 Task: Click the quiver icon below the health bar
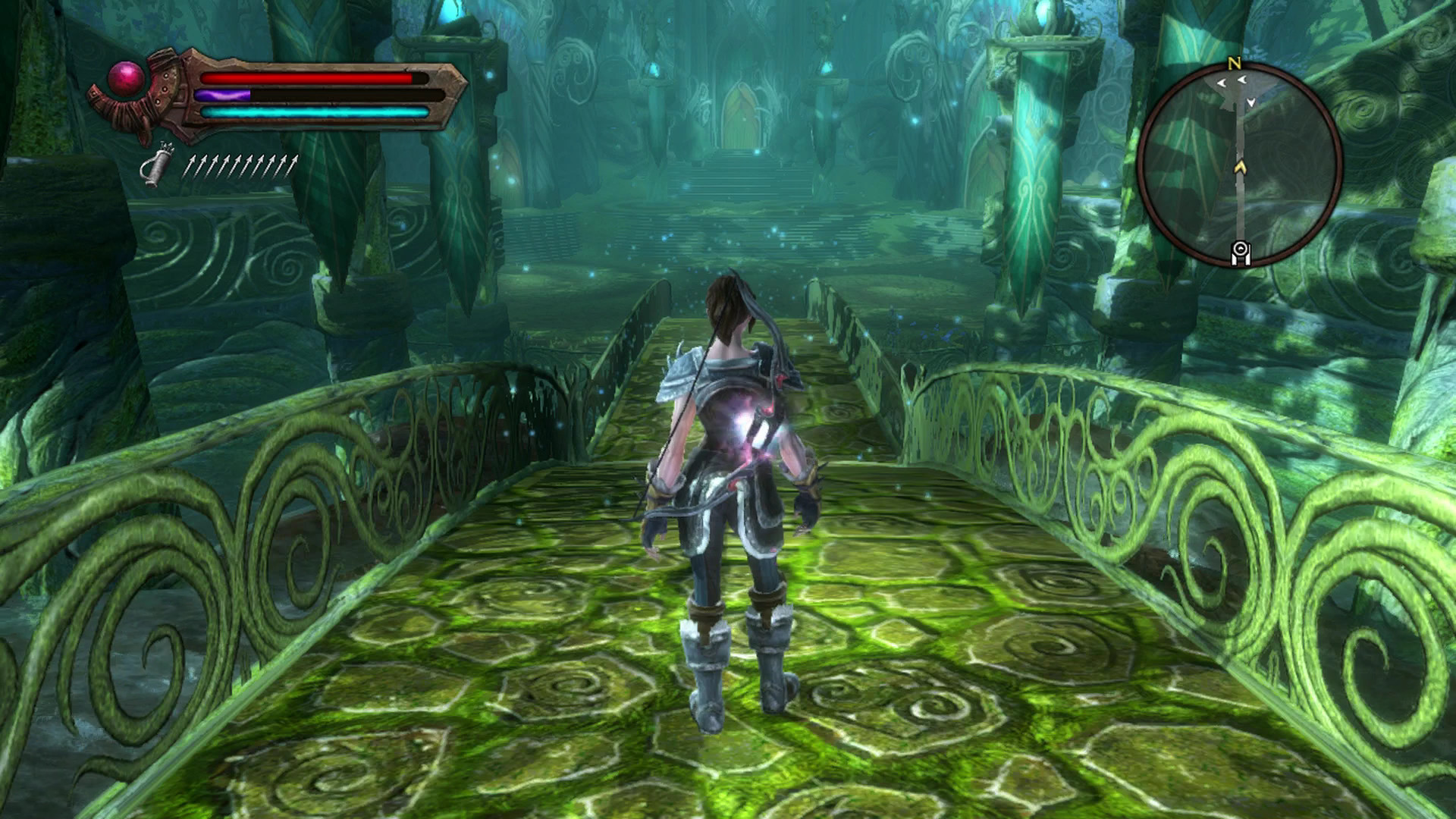pos(158,164)
